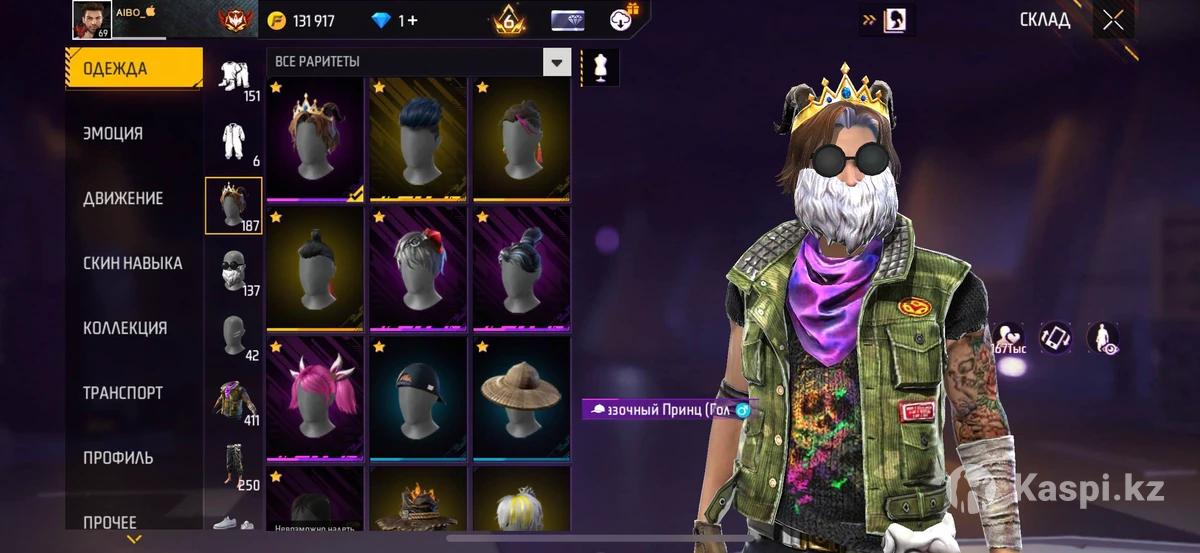Image resolution: width=1200 pixels, height=553 pixels.
Task: Tap the gold coins balance 131 917
Action: [x=302, y=20]
